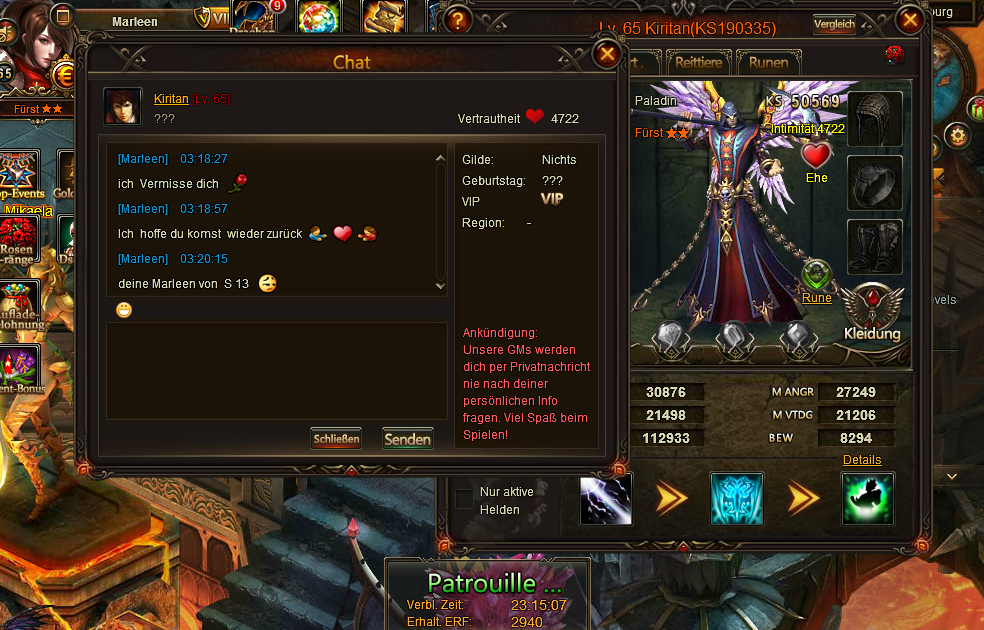Select the blue armor skill icon
984x630 pixels.
pyautogui.click(x=737, y=499)
